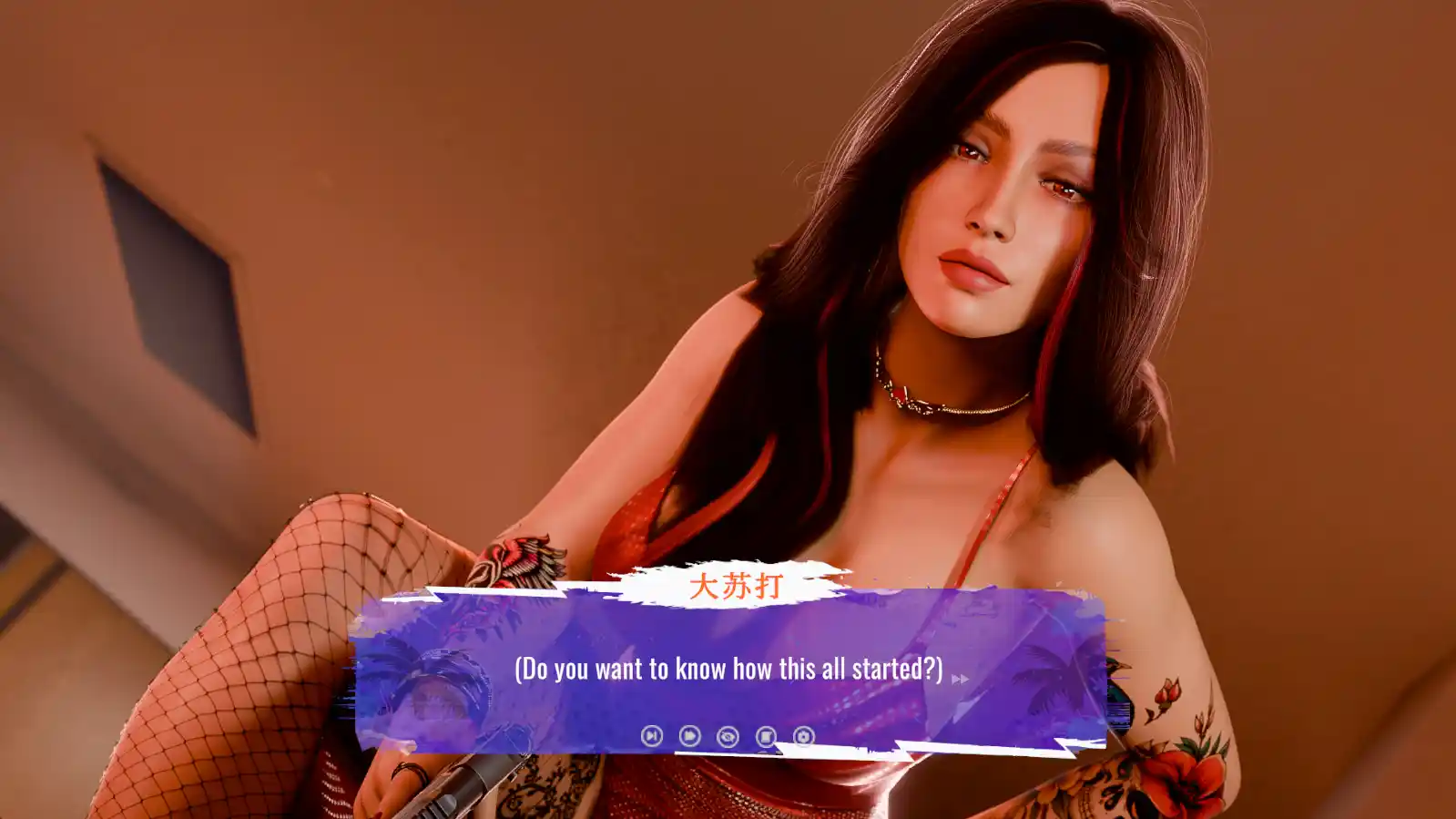Activate the auto-play dialogue icon
This screenshot has height=819, width=1456.
[689, 735]
